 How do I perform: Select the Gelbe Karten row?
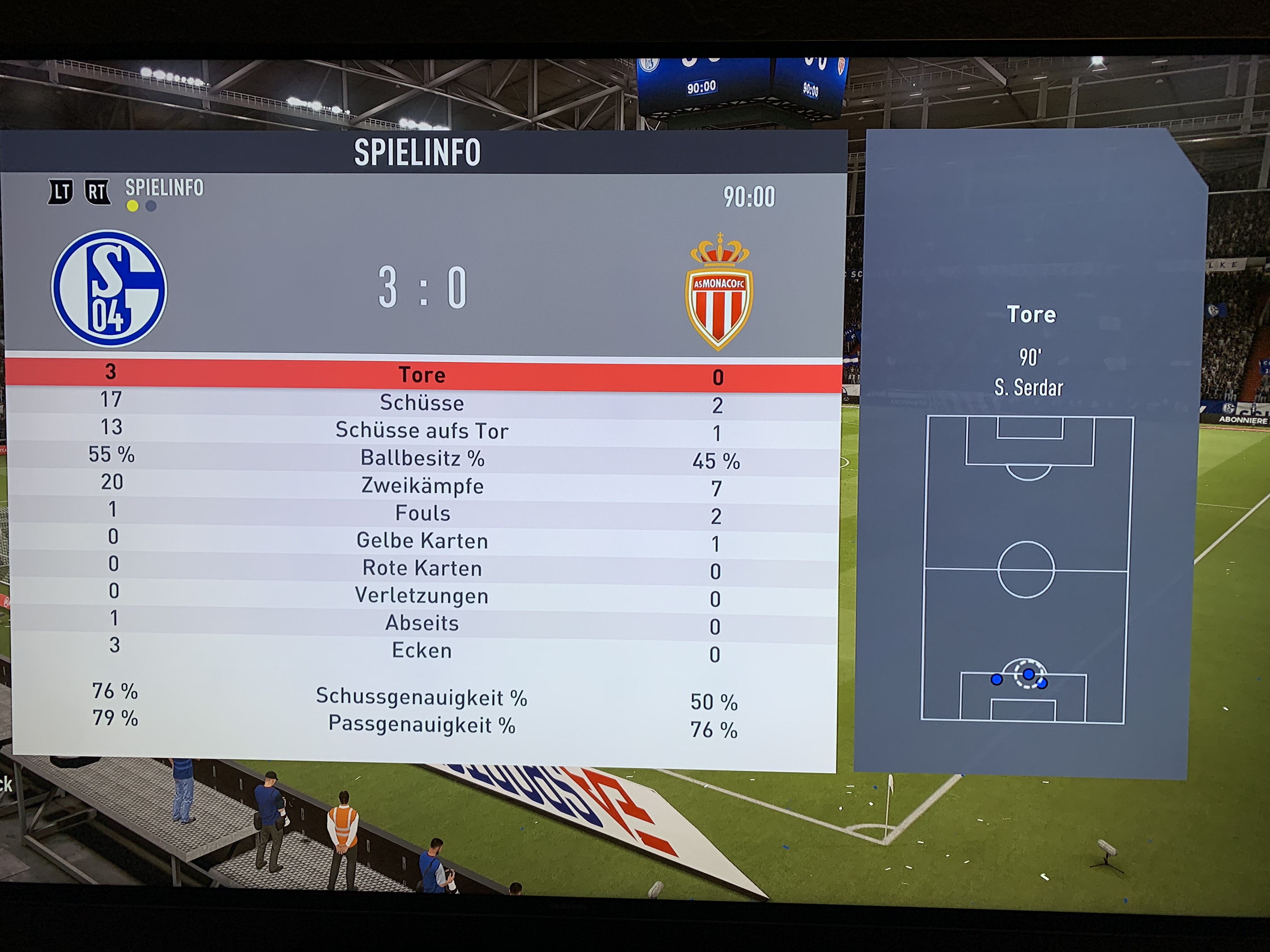pos(422,541)
